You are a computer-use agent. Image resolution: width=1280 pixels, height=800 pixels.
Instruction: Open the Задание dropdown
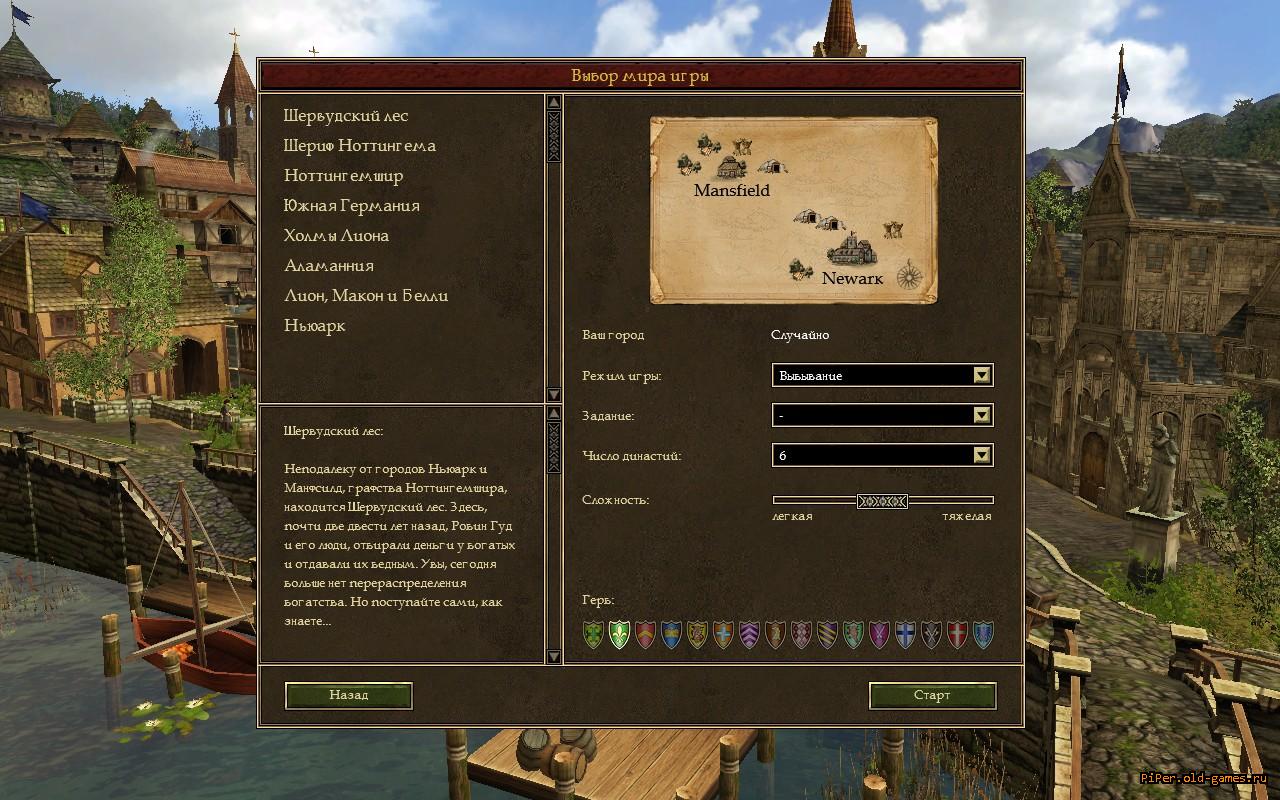(982, 415)
